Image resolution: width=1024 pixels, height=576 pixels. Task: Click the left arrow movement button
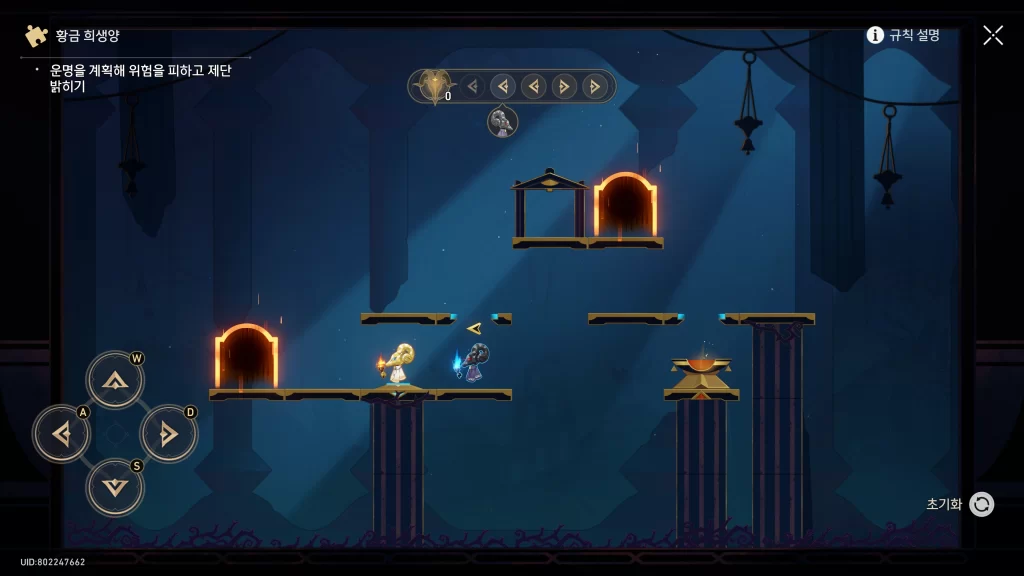(62, 434)
